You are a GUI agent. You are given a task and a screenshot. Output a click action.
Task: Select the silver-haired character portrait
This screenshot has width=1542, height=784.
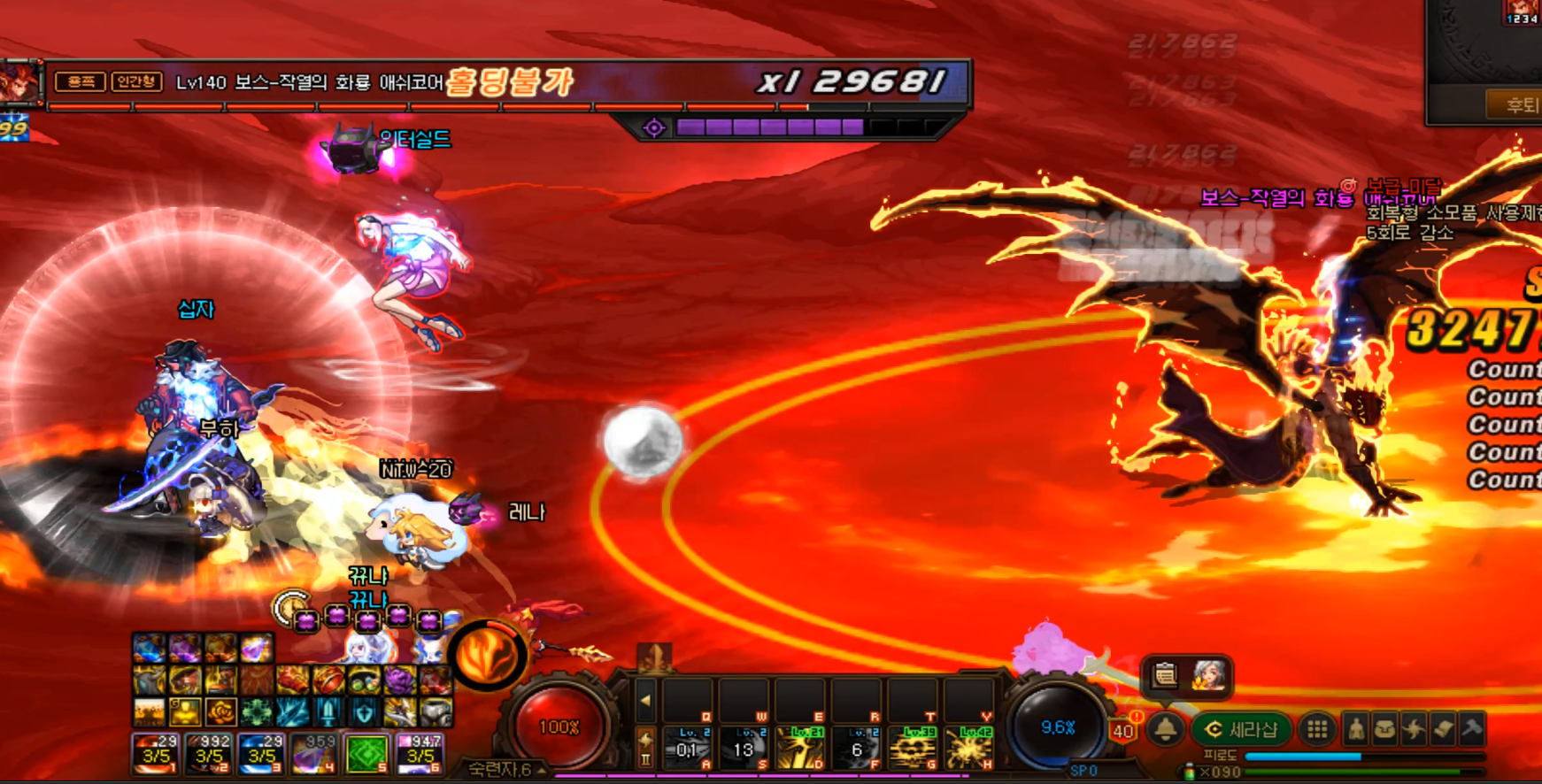point(1208,677)
